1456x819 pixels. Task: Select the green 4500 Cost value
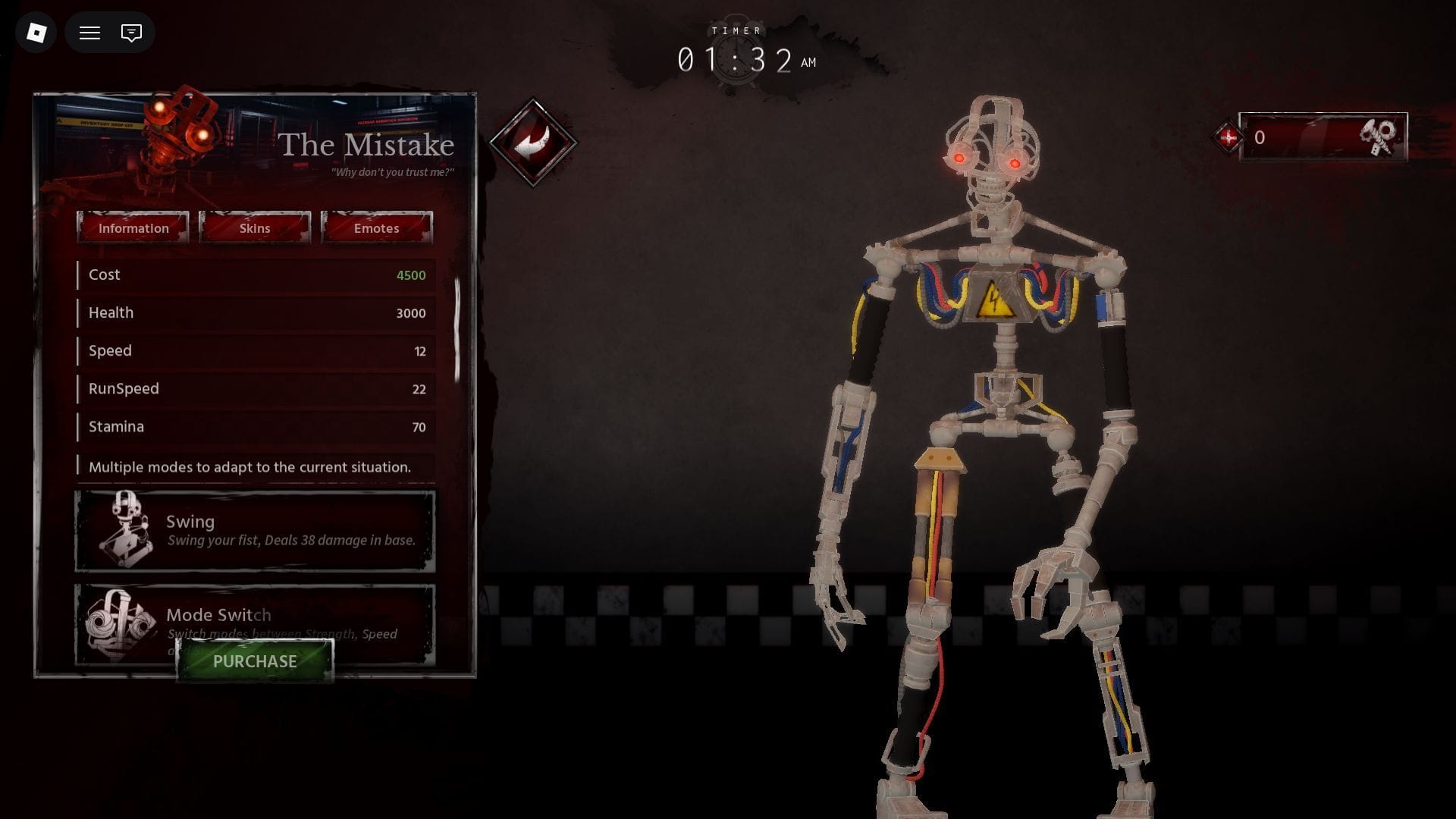click(x=410, y=275)
